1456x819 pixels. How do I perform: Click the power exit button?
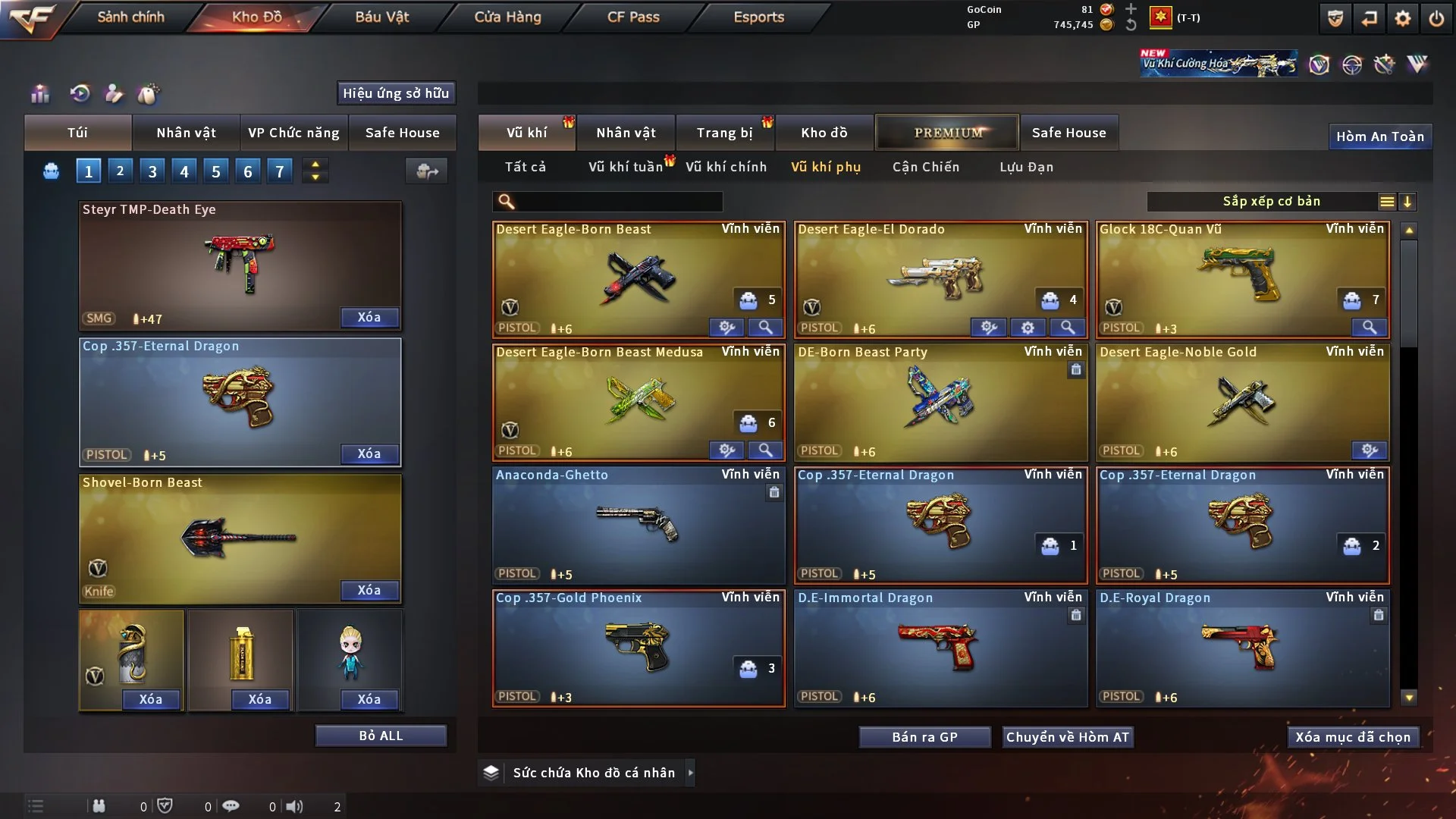[x=1436, y=18]
